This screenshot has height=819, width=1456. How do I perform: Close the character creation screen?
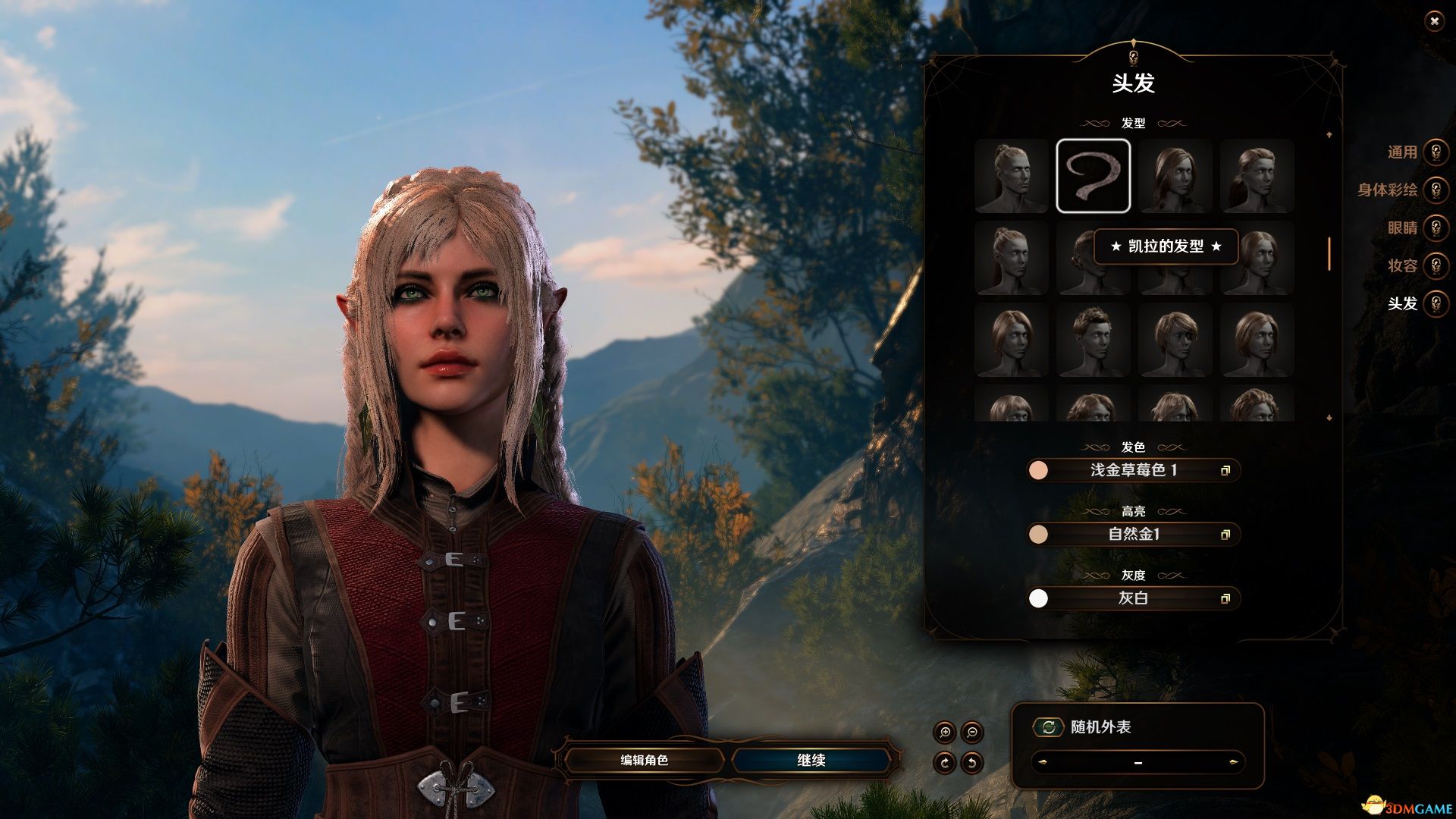point(1433,22)
